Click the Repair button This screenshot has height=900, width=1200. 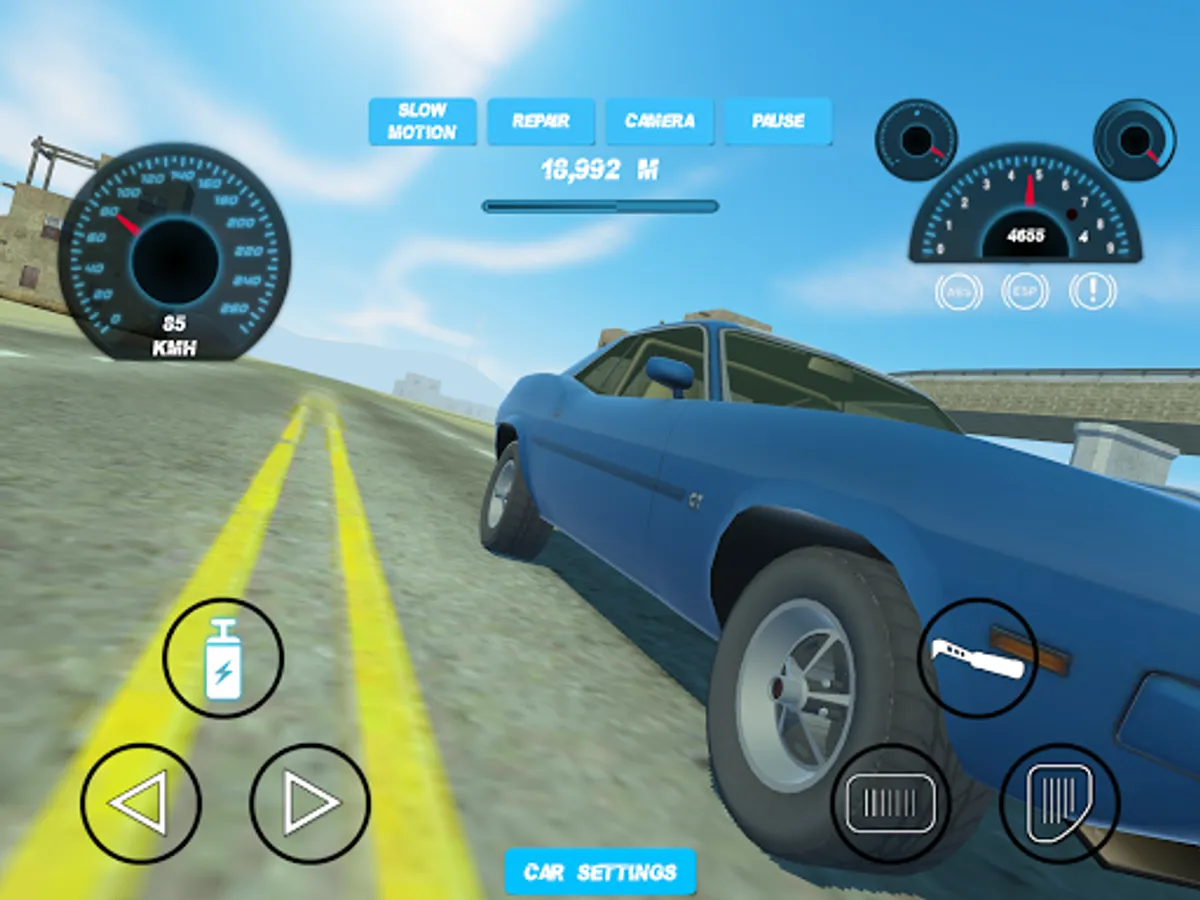point(541,121)
